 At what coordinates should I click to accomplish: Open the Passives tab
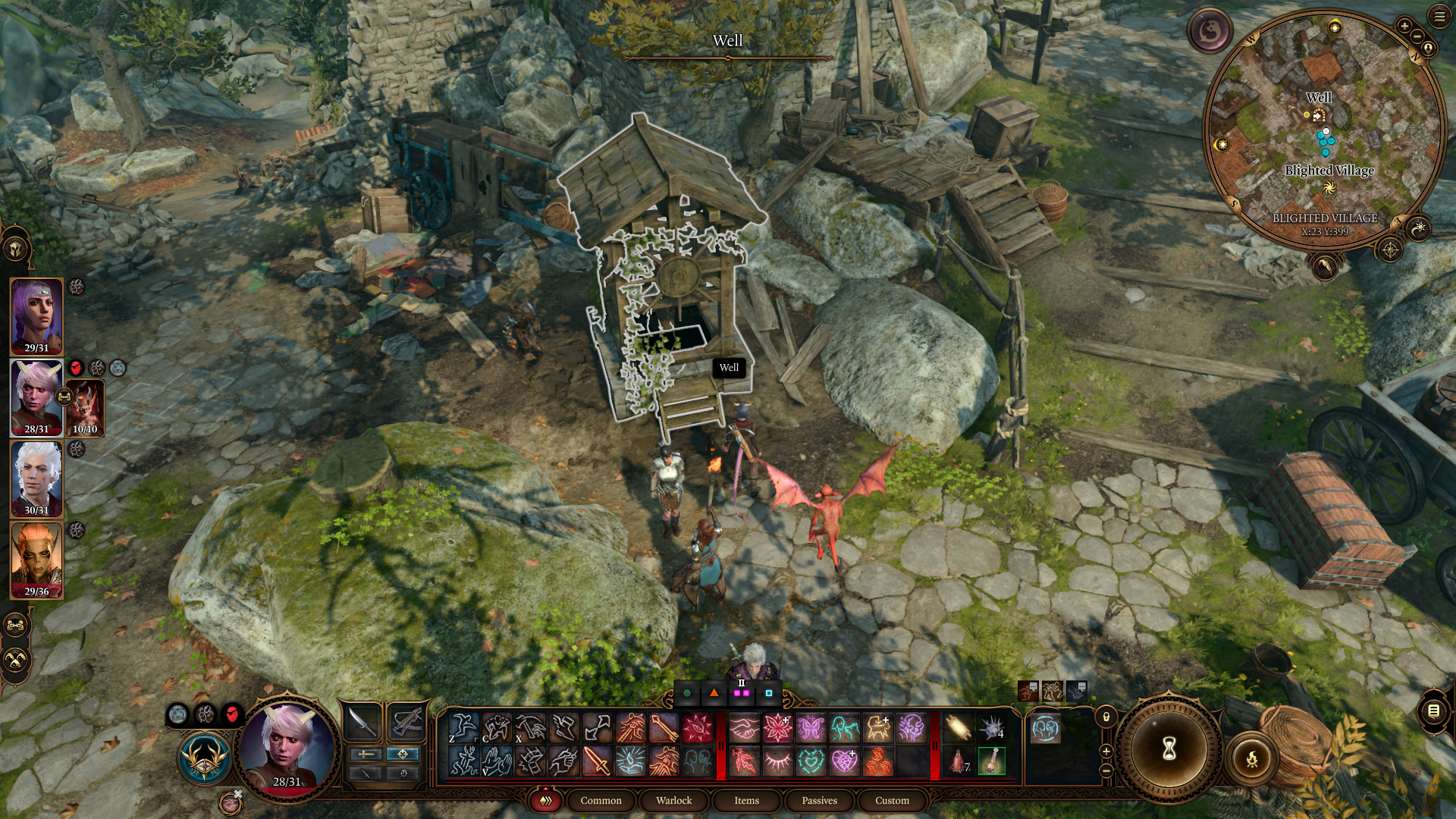[819, 800]
